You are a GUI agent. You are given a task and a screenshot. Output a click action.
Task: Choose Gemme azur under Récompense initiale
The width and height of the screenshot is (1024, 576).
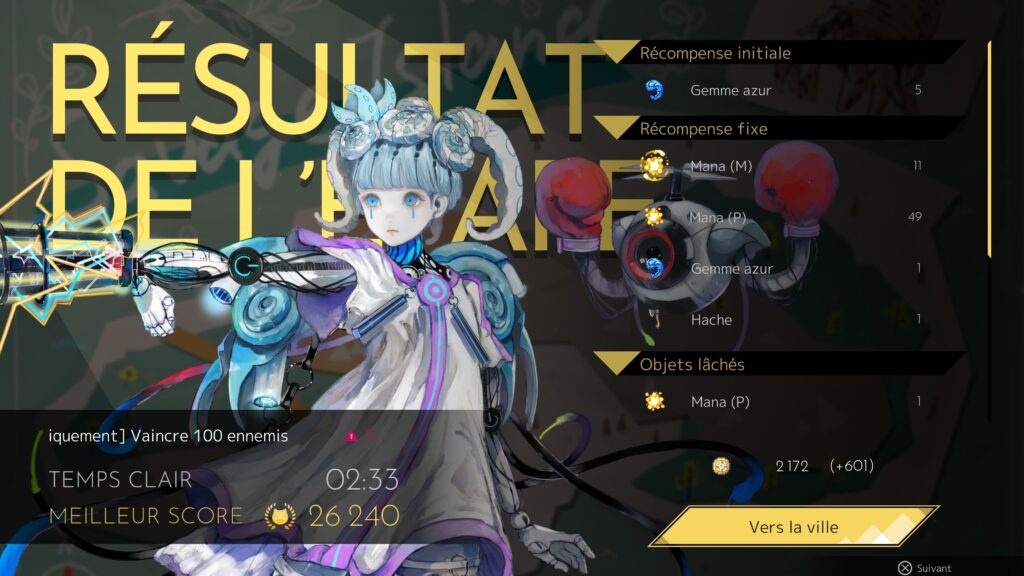(782, 90)
